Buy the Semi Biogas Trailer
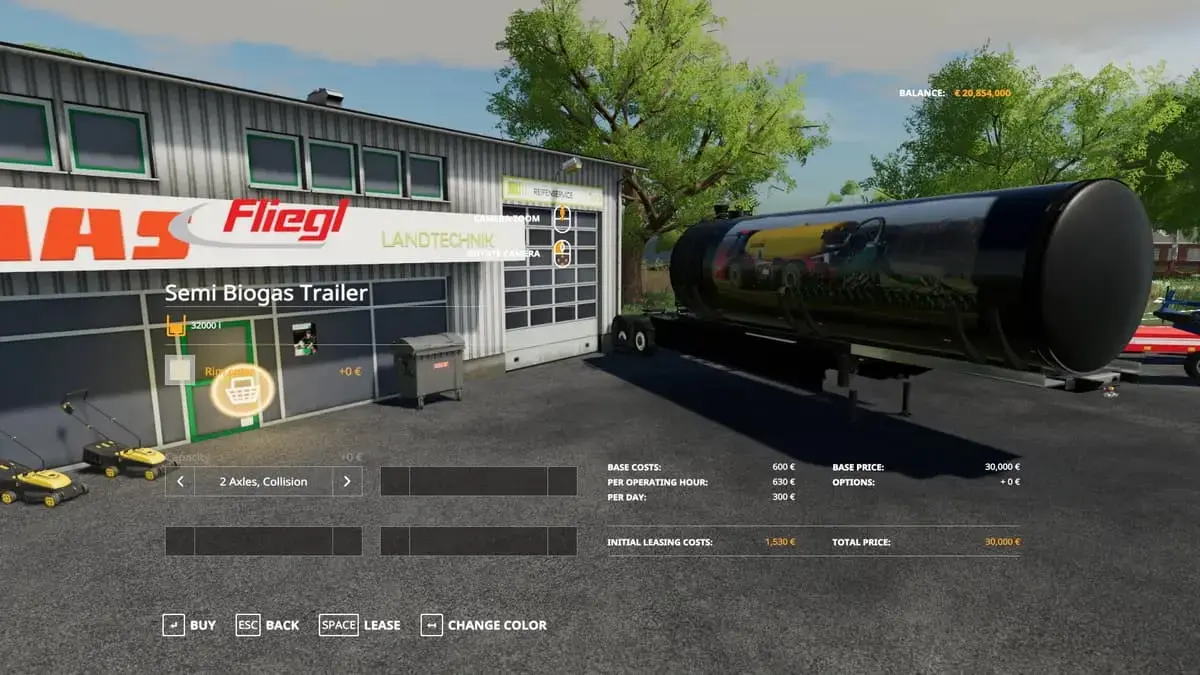This screenshot has height=675, width=1200. [189, 625]
